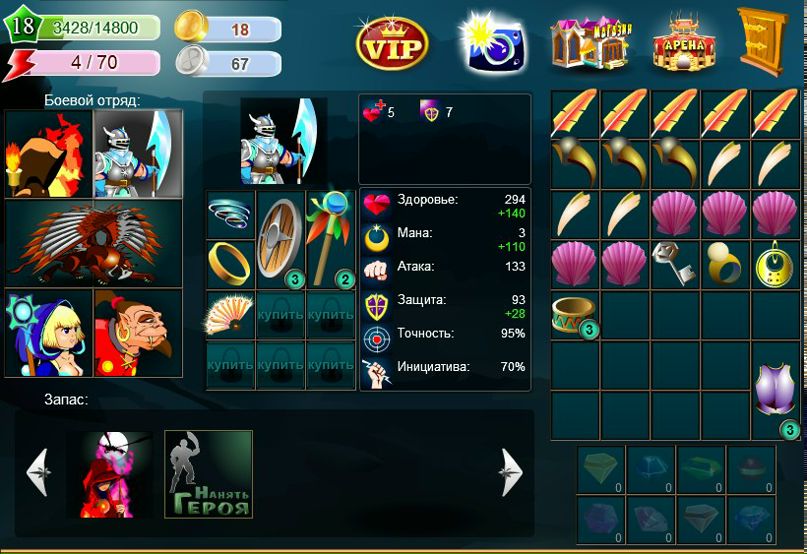Viewport: 807px width, 554px height.
Task: Show previous reserve heroes with left arrow
Action: coord(37,472)
